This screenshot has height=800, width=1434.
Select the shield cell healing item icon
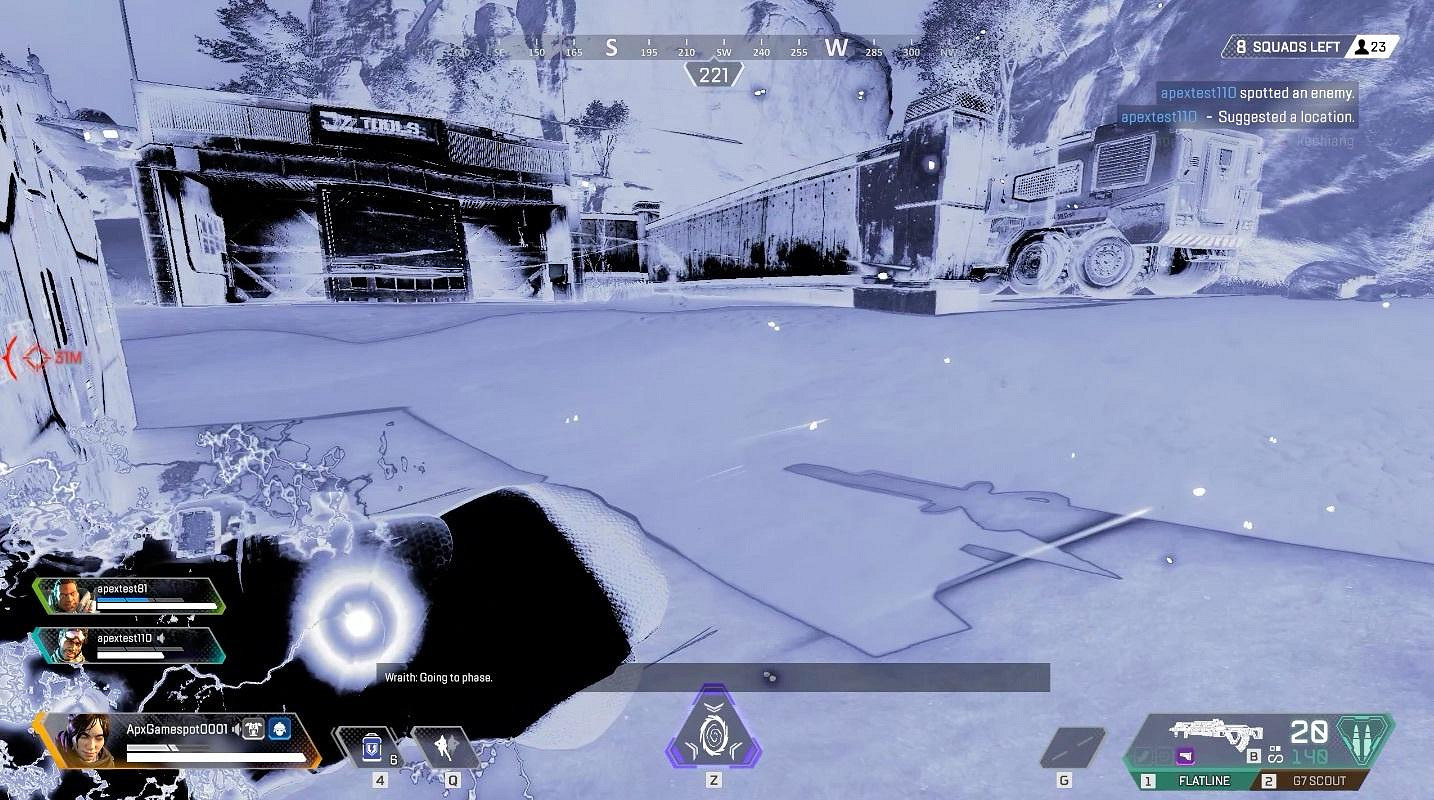coord(371,748)
